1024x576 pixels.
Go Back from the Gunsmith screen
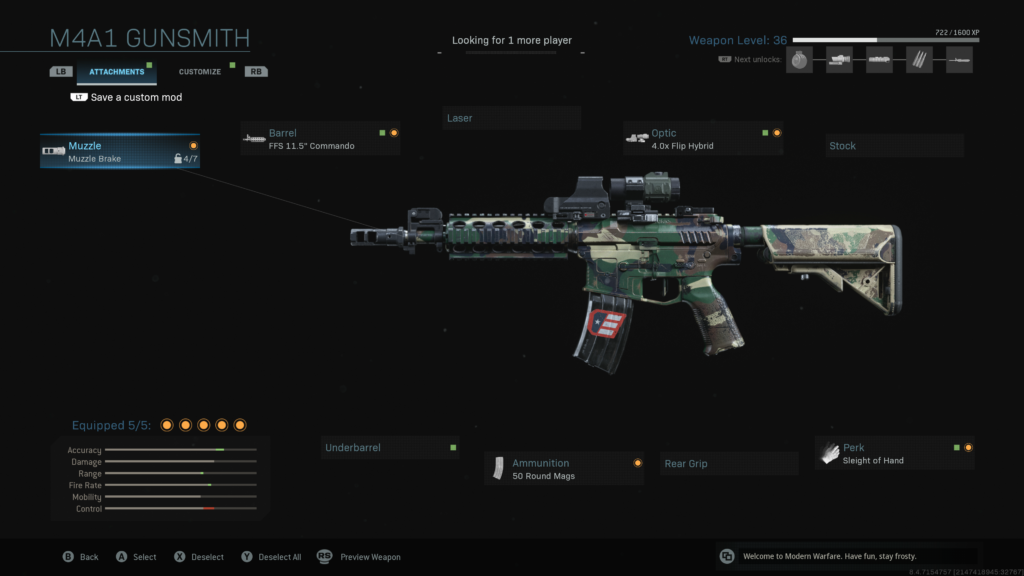coord(81,557)
